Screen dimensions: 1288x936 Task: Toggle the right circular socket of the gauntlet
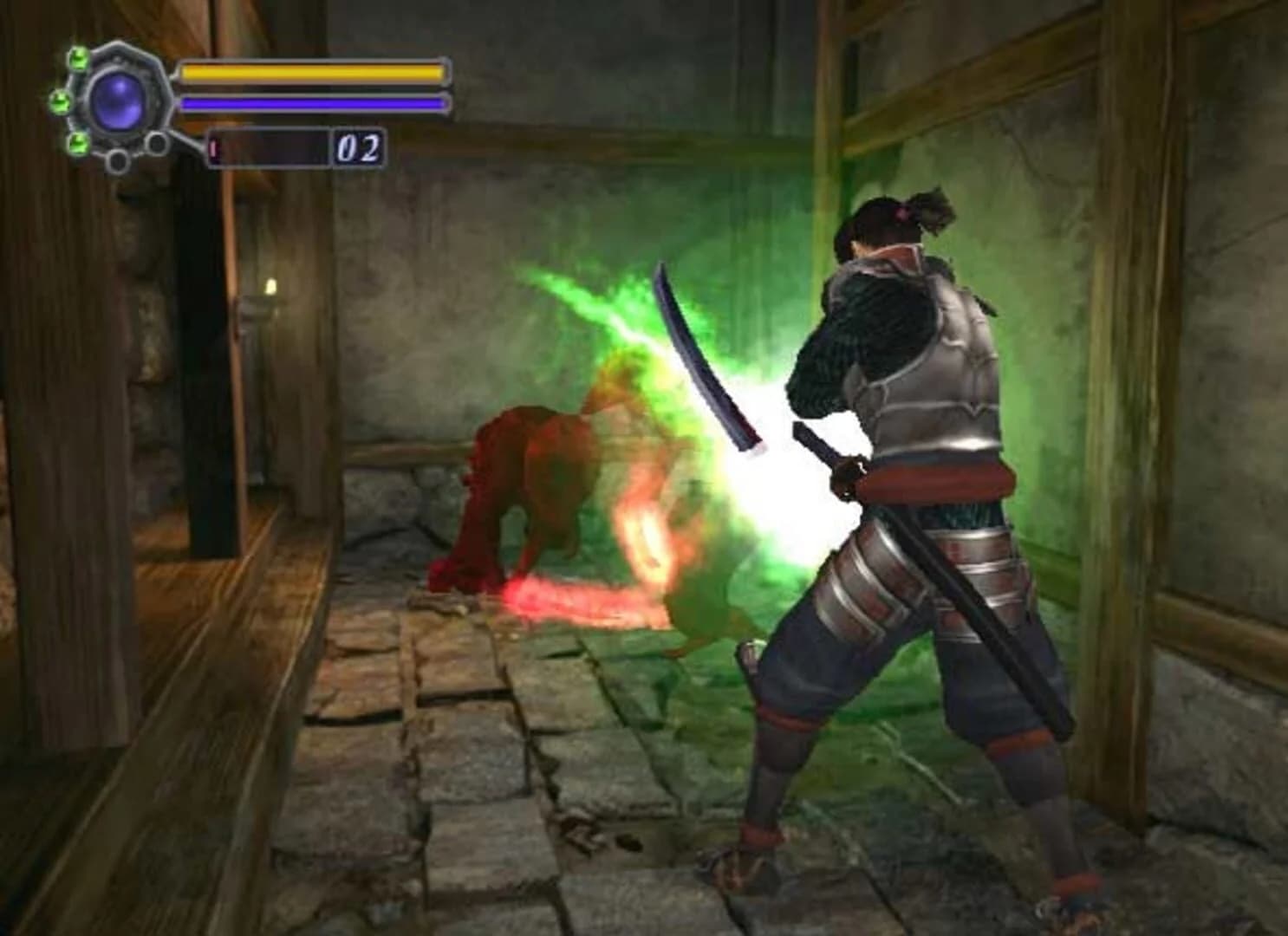[x=156, y=143]
